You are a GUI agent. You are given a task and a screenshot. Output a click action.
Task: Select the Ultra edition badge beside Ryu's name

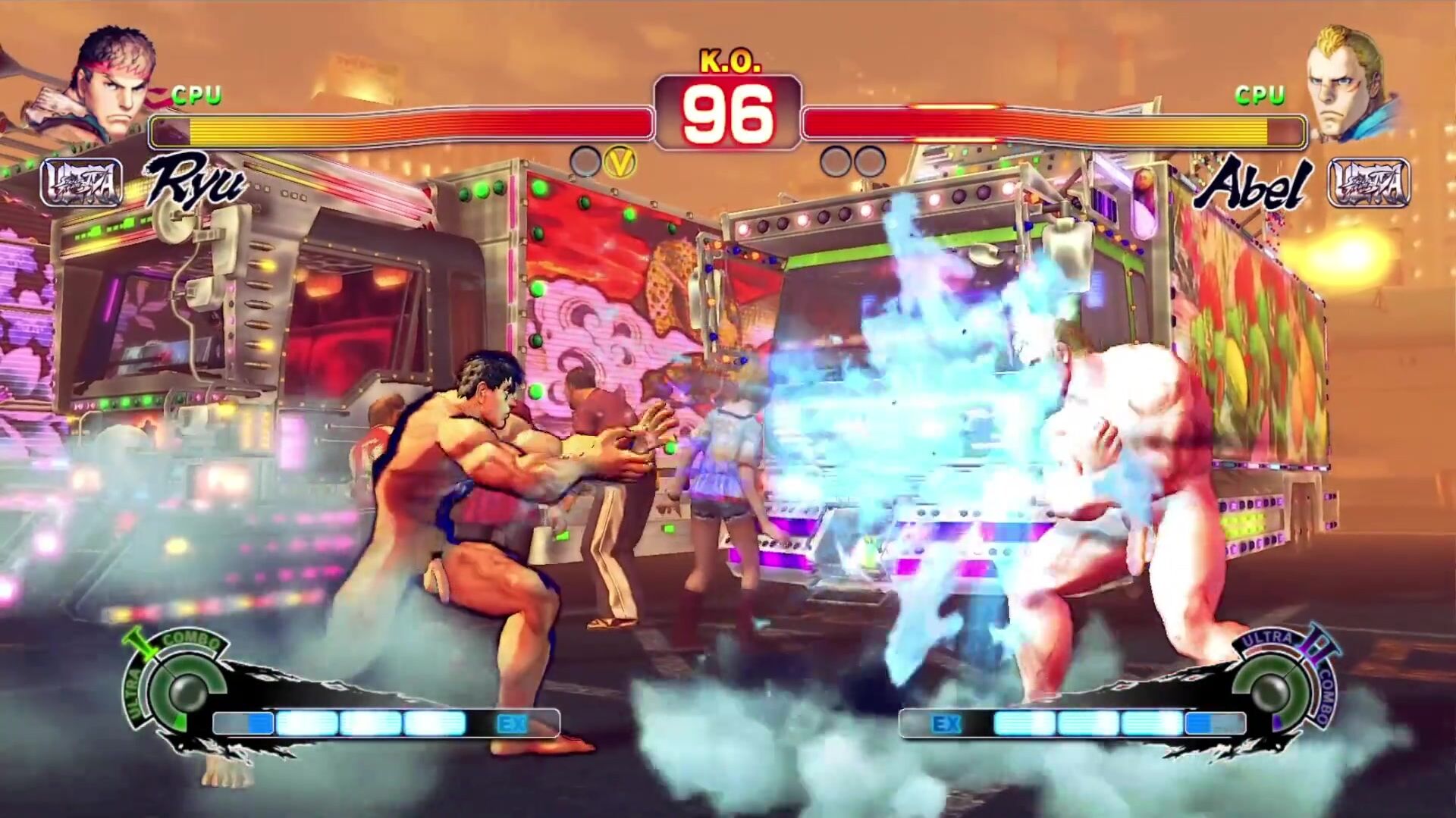(x=81, y=183)
